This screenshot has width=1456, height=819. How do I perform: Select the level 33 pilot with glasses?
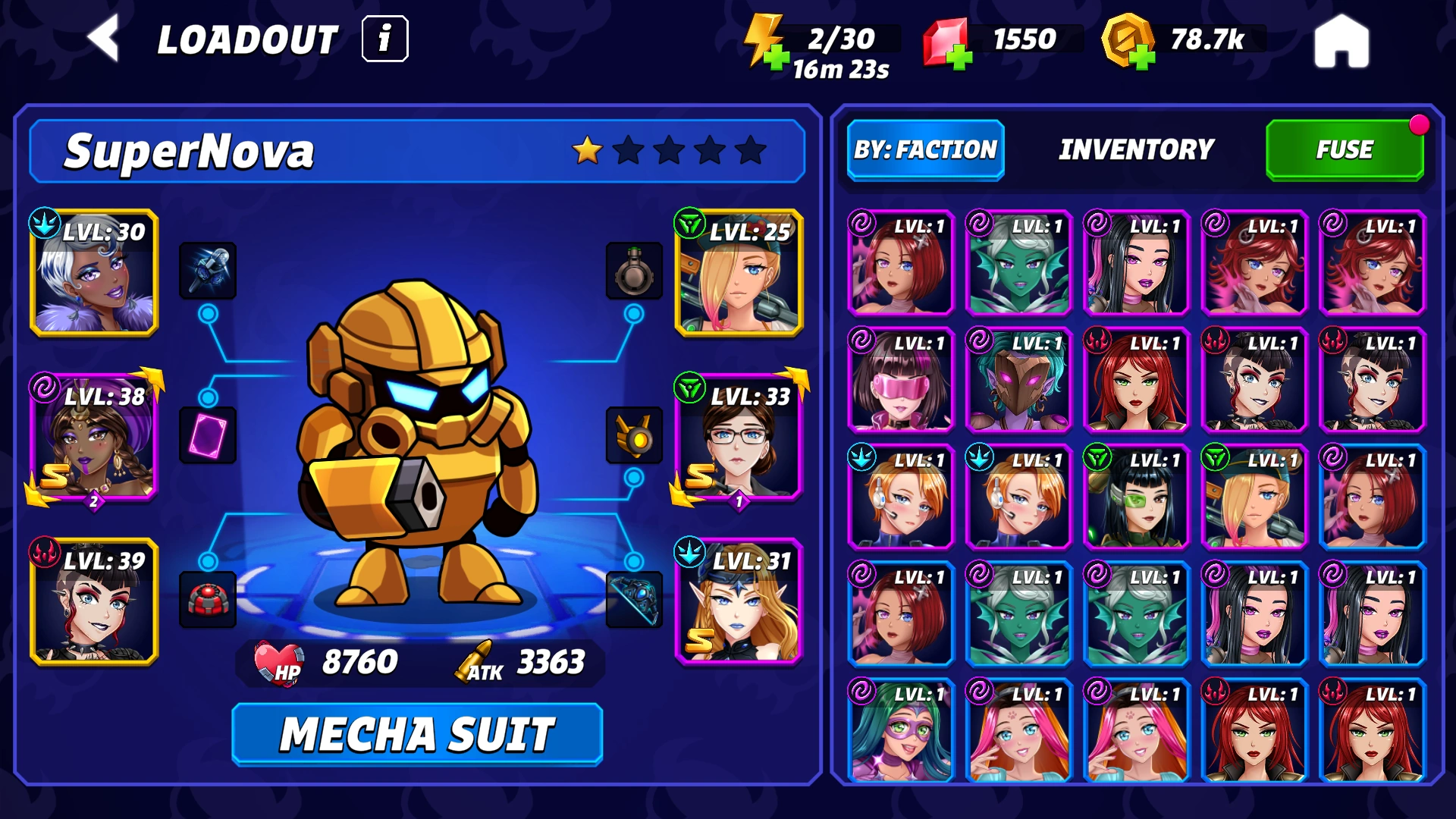click(x=739, y=438)
